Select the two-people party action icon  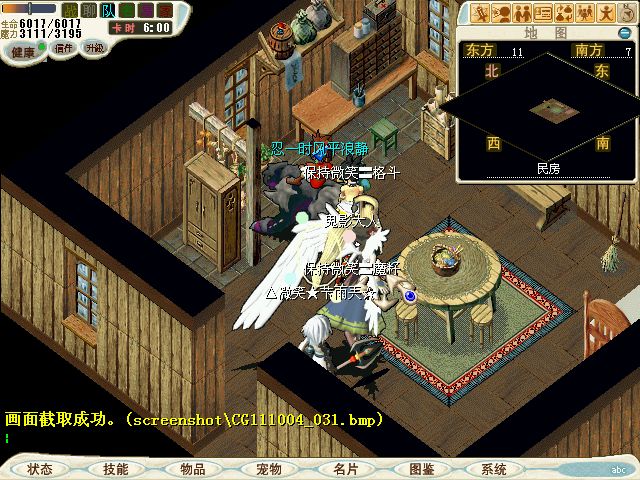[523, 12]
